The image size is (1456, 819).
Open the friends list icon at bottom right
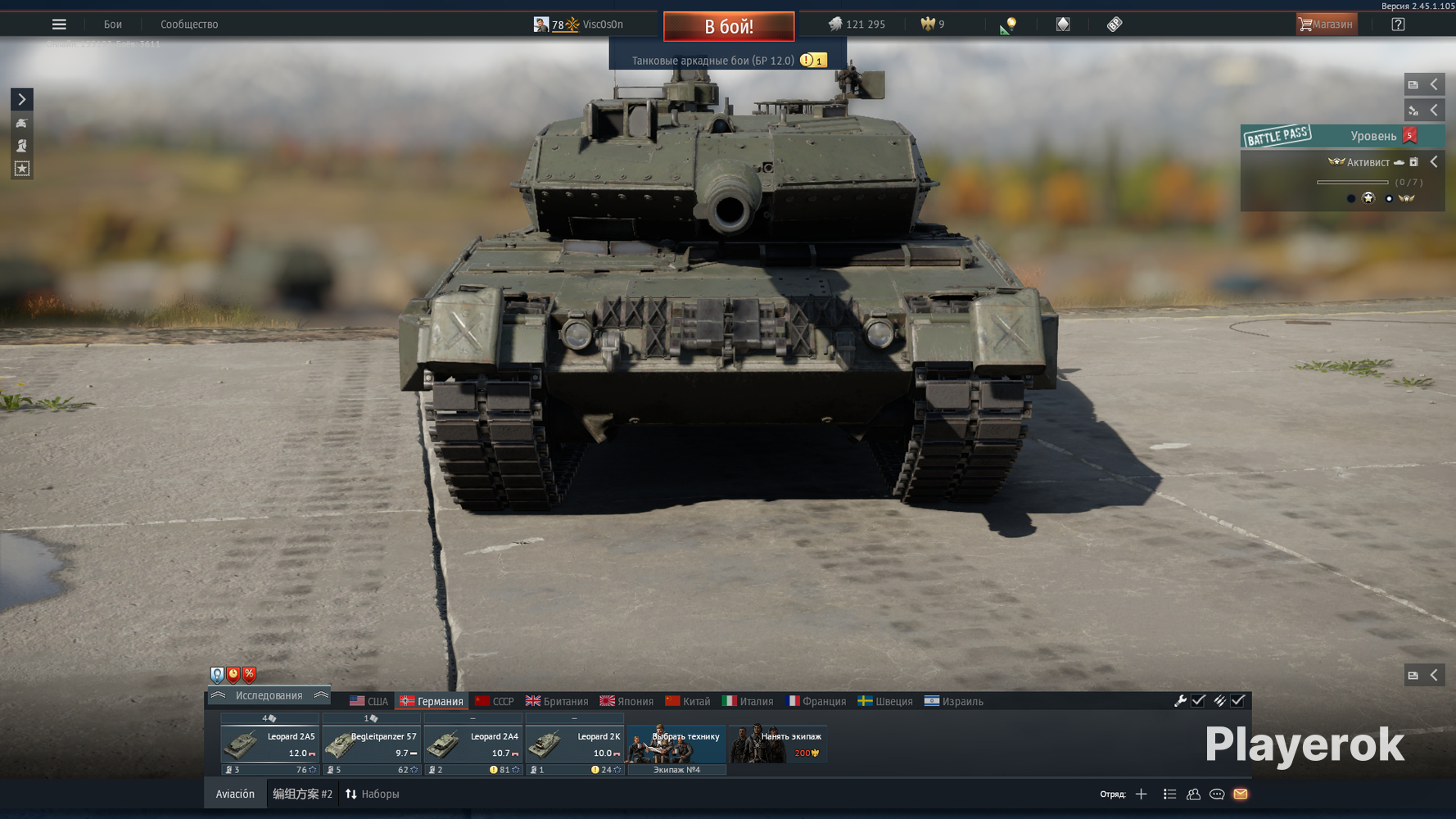pyautogui.click(x=1193, y=794)
